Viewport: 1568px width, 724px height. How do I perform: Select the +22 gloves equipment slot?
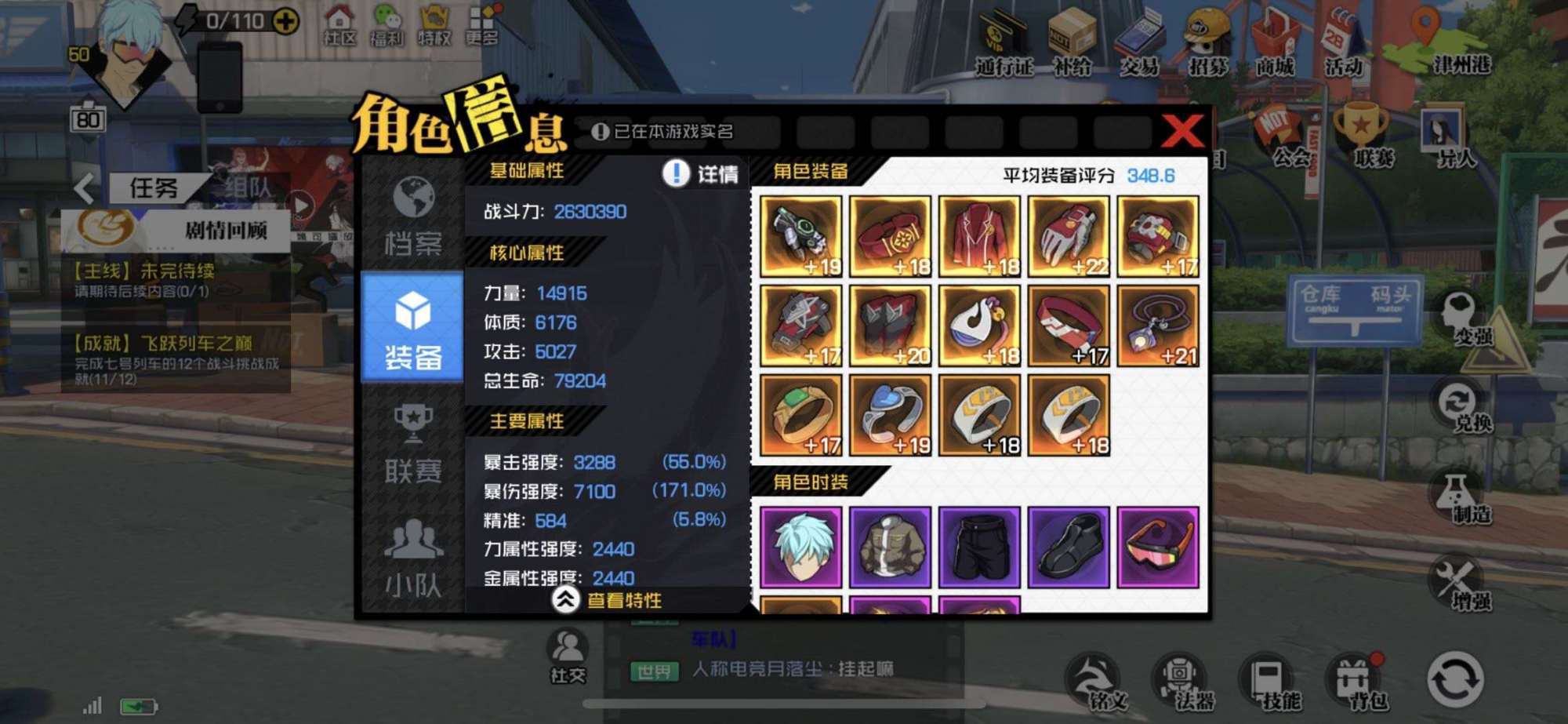coord(1069,235)
